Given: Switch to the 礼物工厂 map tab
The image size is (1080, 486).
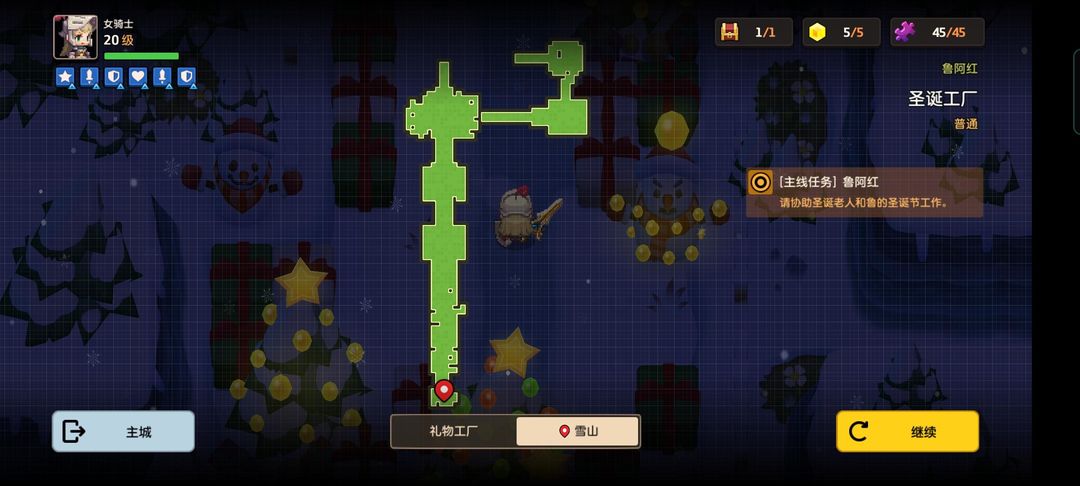Looking at the screenshot, I should click(x=454, y=431).
